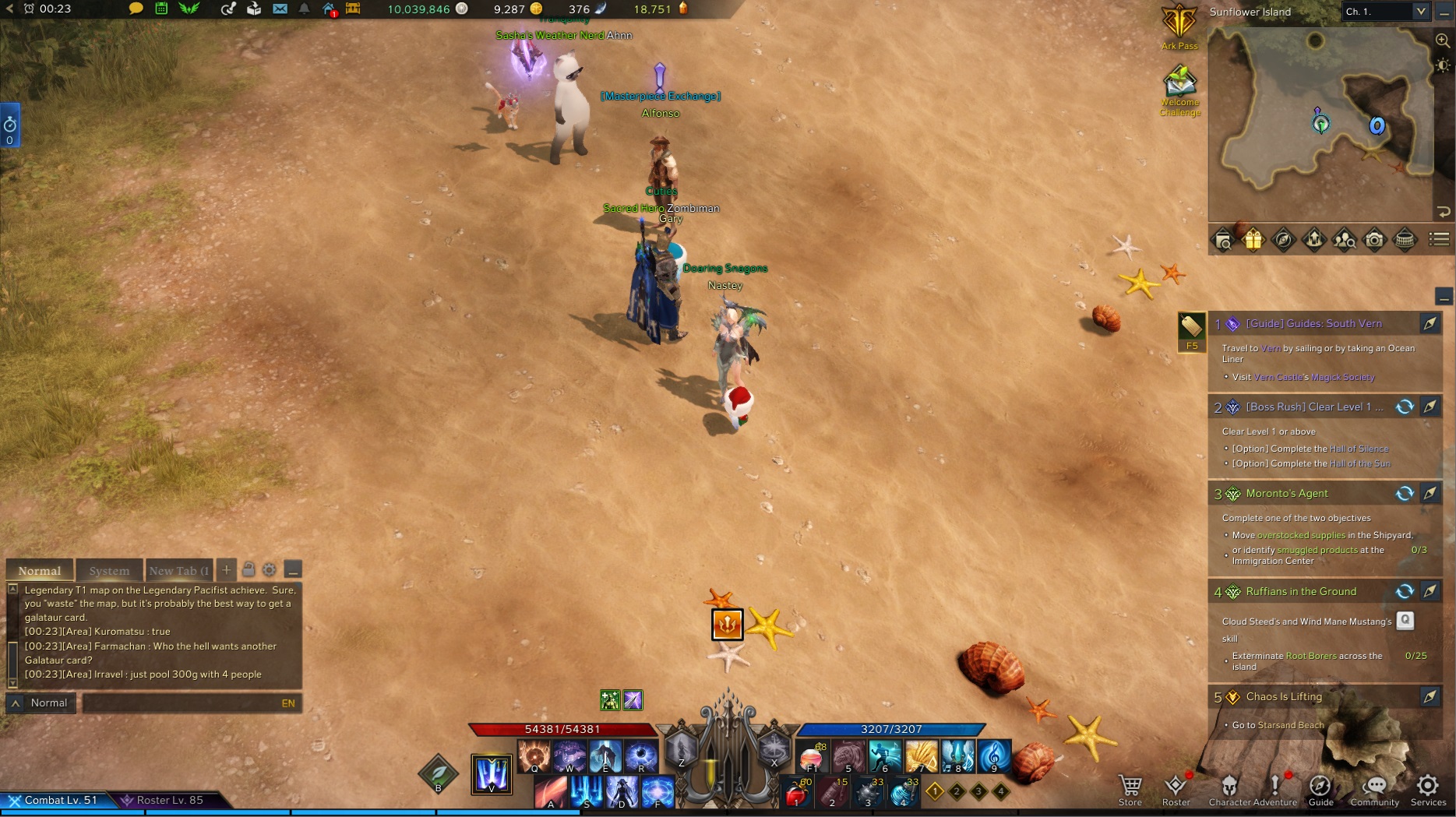The height and width of the screenshot is (817, 1456).
Task: Open the Roster menu
Action: click(x=1176, y=789)
